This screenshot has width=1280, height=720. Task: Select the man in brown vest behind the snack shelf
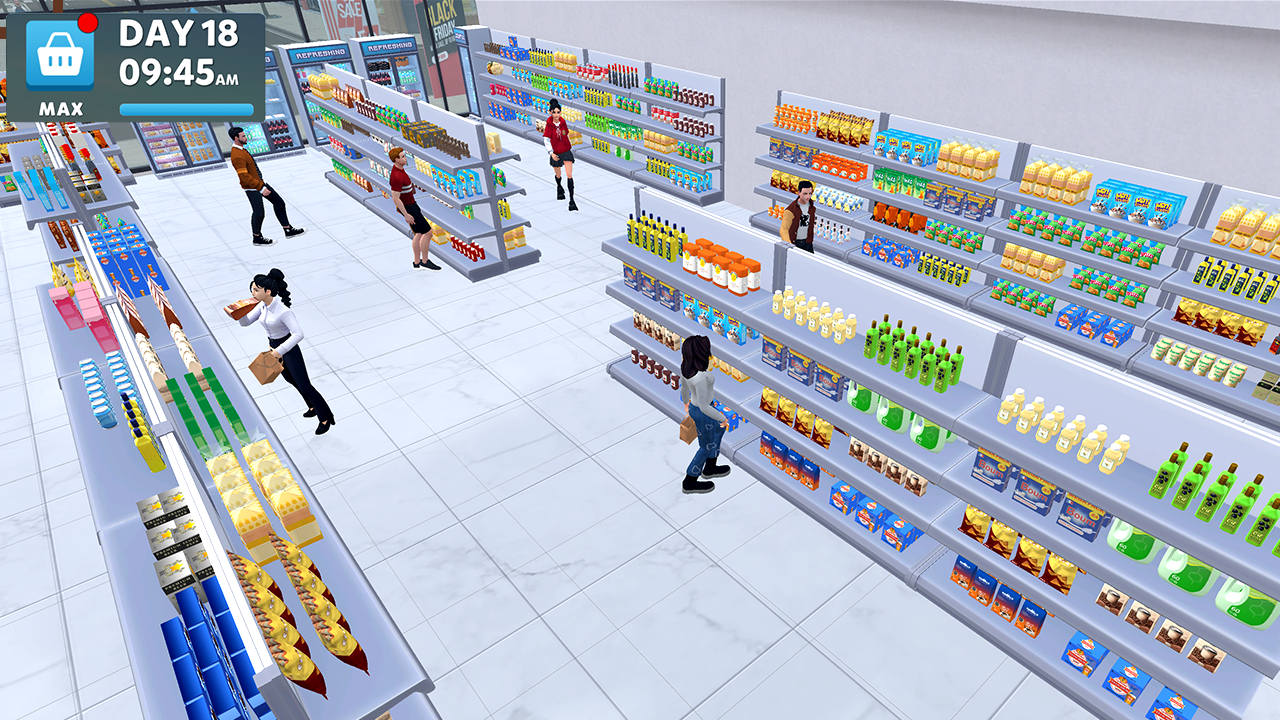click(804, 215)
